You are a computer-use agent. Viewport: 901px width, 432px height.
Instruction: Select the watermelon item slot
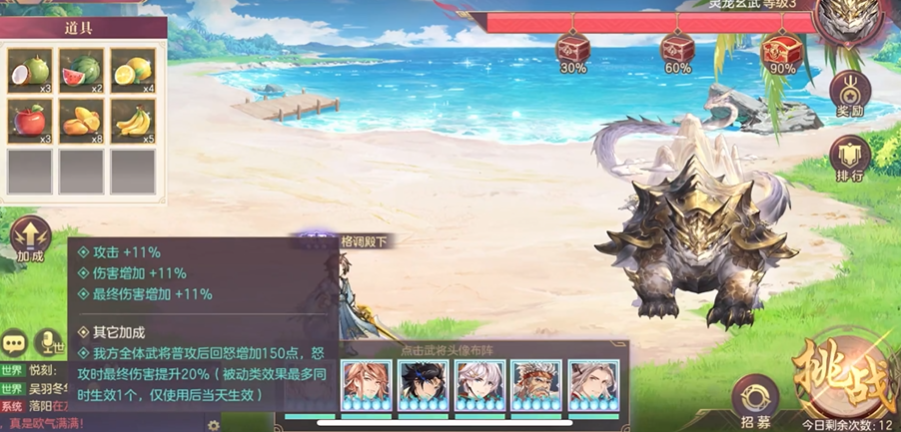[x=81, y=71]
